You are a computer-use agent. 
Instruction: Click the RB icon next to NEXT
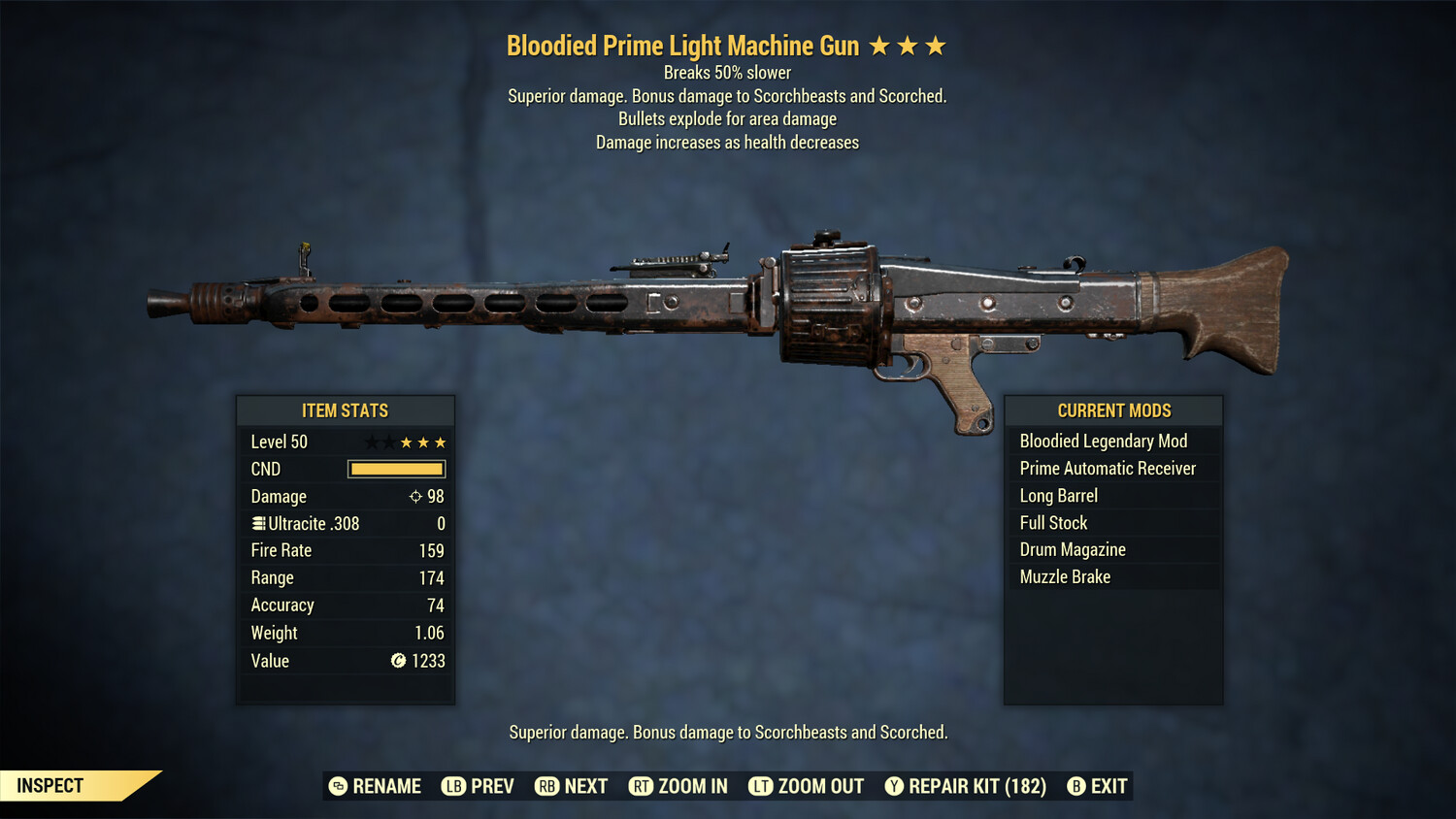546,786
